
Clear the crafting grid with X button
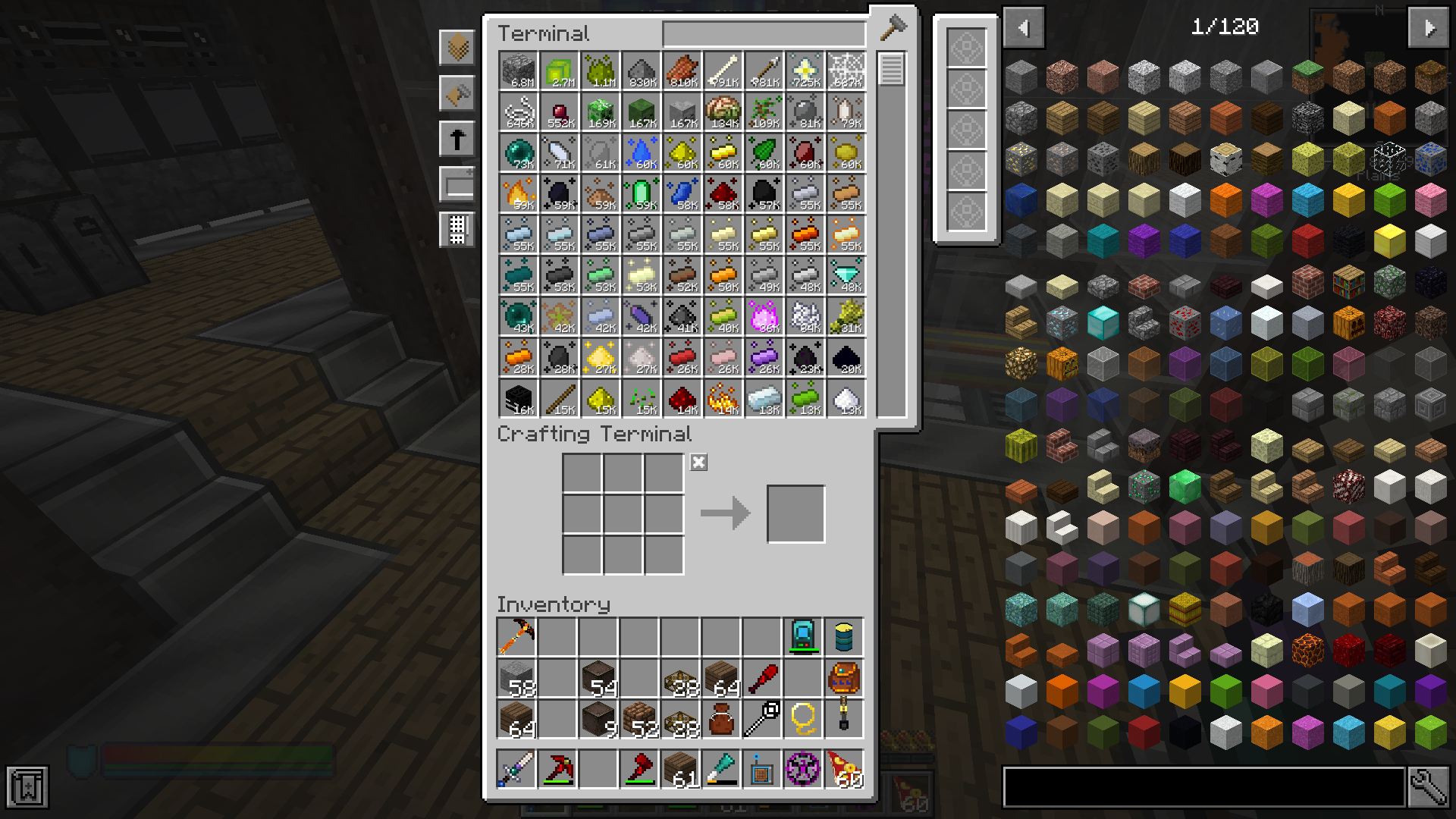pos(698,463)
